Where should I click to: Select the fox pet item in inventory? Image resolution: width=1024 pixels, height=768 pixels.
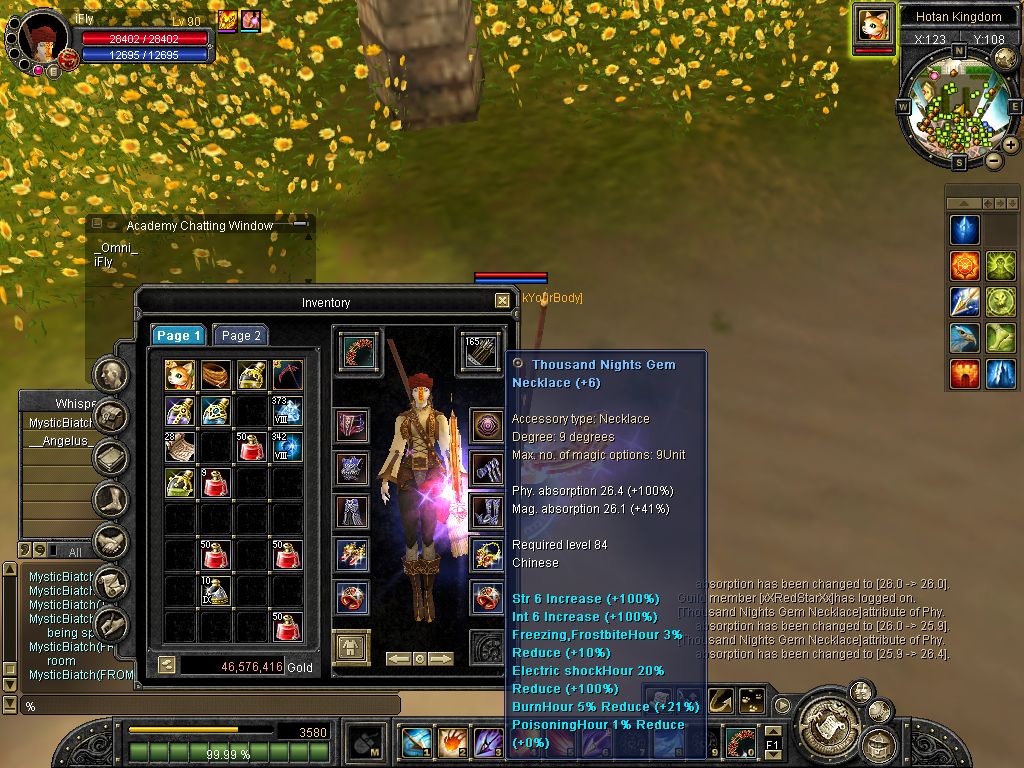[x=180, y=375]
